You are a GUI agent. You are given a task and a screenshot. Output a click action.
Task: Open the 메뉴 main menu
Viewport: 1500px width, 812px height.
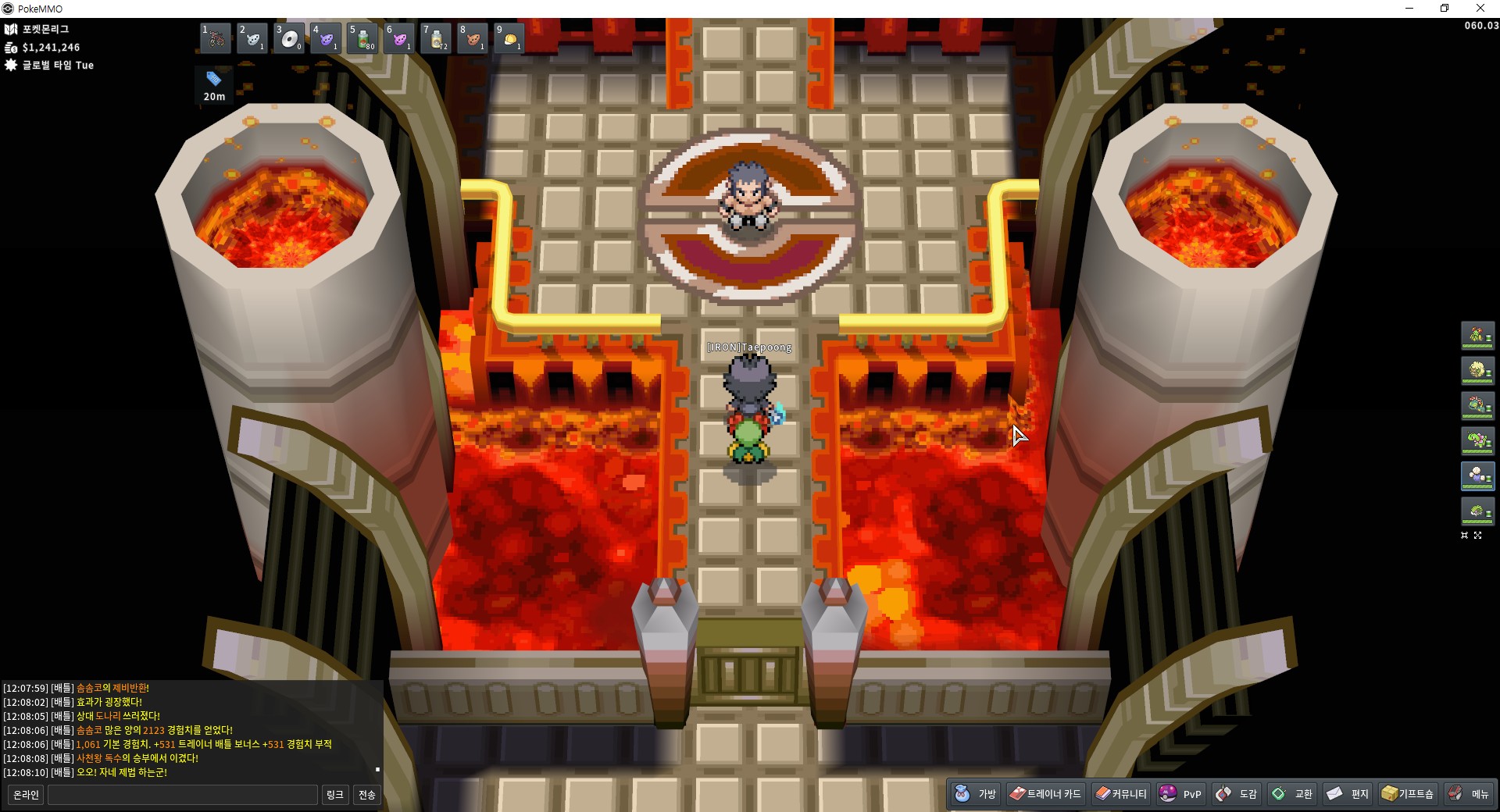coord(1469,794)
